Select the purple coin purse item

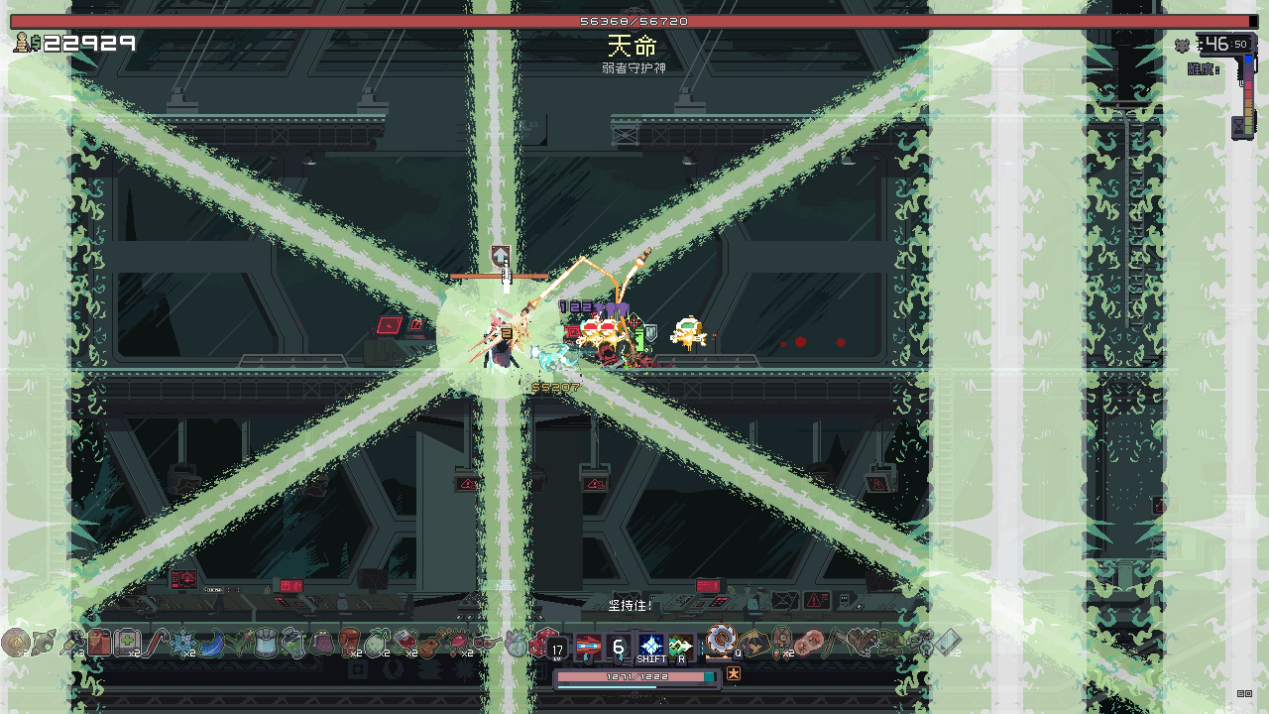pyautogui.click(x=322, y=643)
